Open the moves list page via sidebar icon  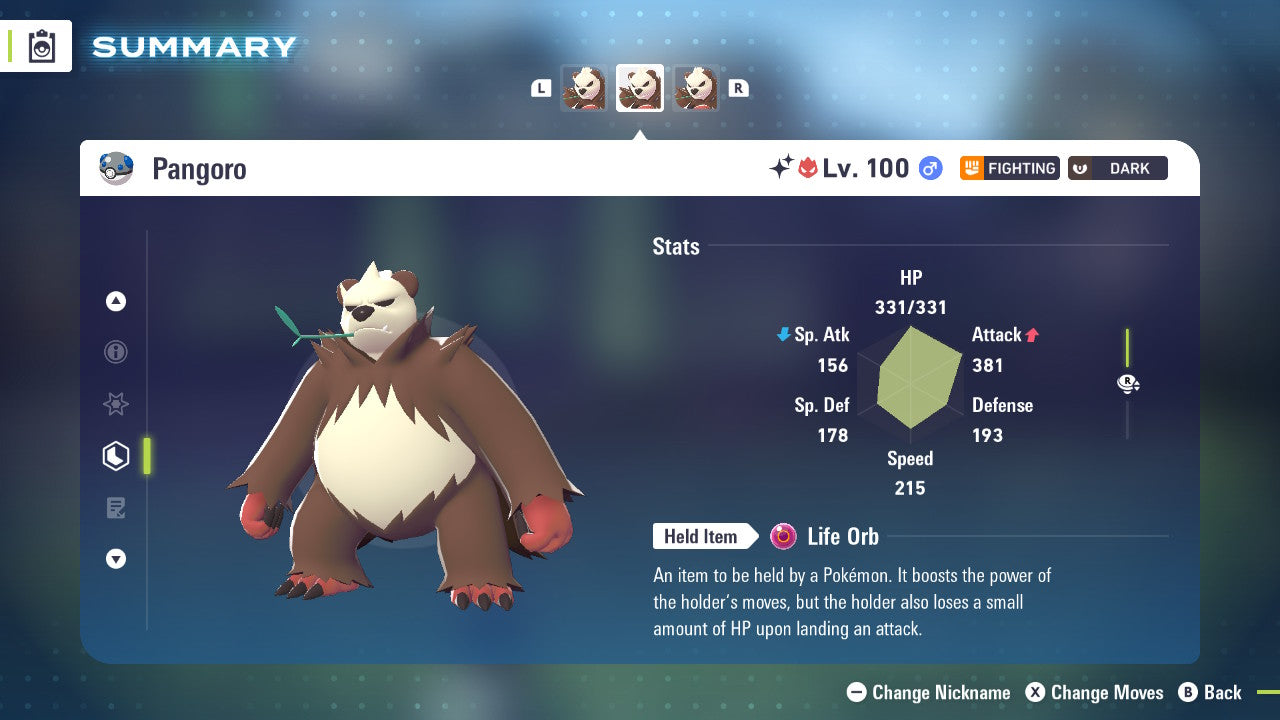[x=116, y=508]
